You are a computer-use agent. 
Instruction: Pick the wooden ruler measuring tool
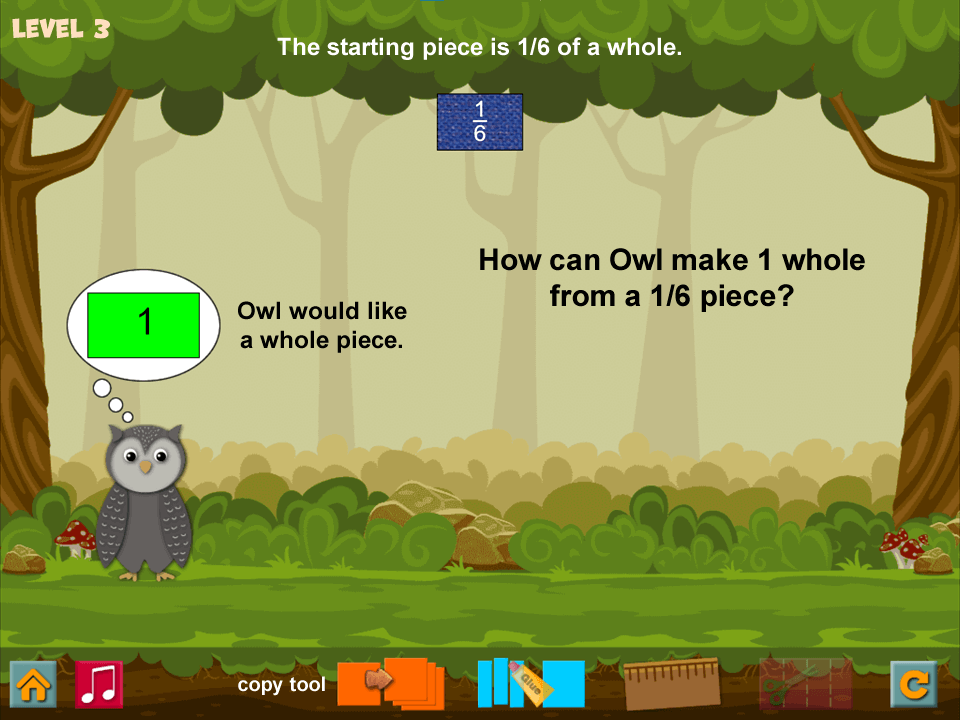coord(672,683)
